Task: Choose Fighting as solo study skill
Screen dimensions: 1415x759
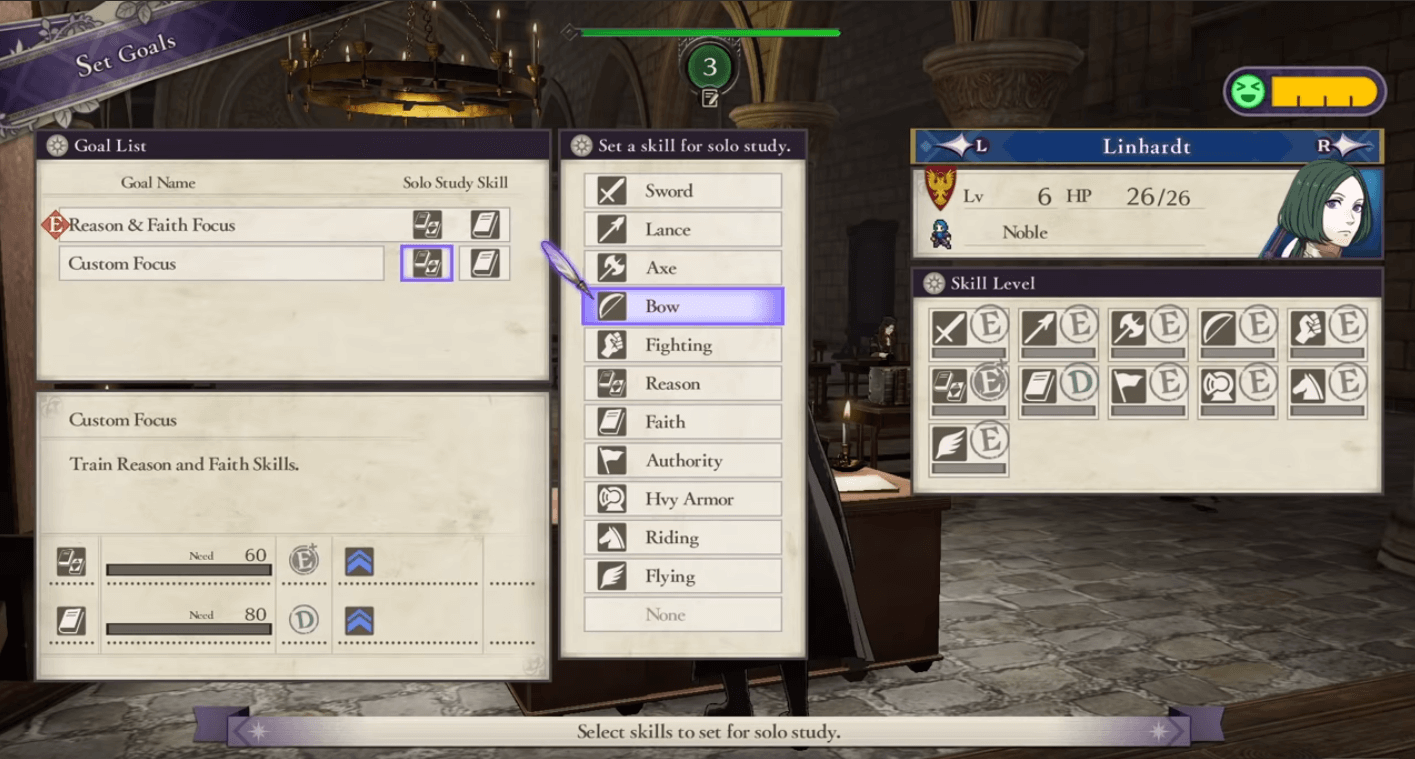Action: [682, 345]
